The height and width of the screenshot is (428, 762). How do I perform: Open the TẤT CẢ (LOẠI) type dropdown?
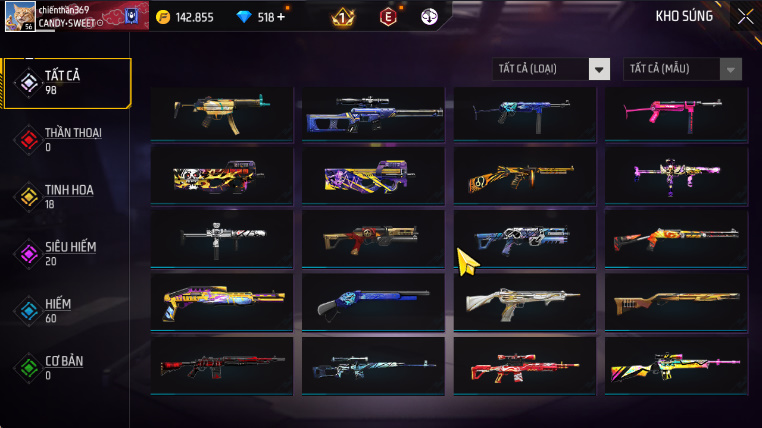552,69
